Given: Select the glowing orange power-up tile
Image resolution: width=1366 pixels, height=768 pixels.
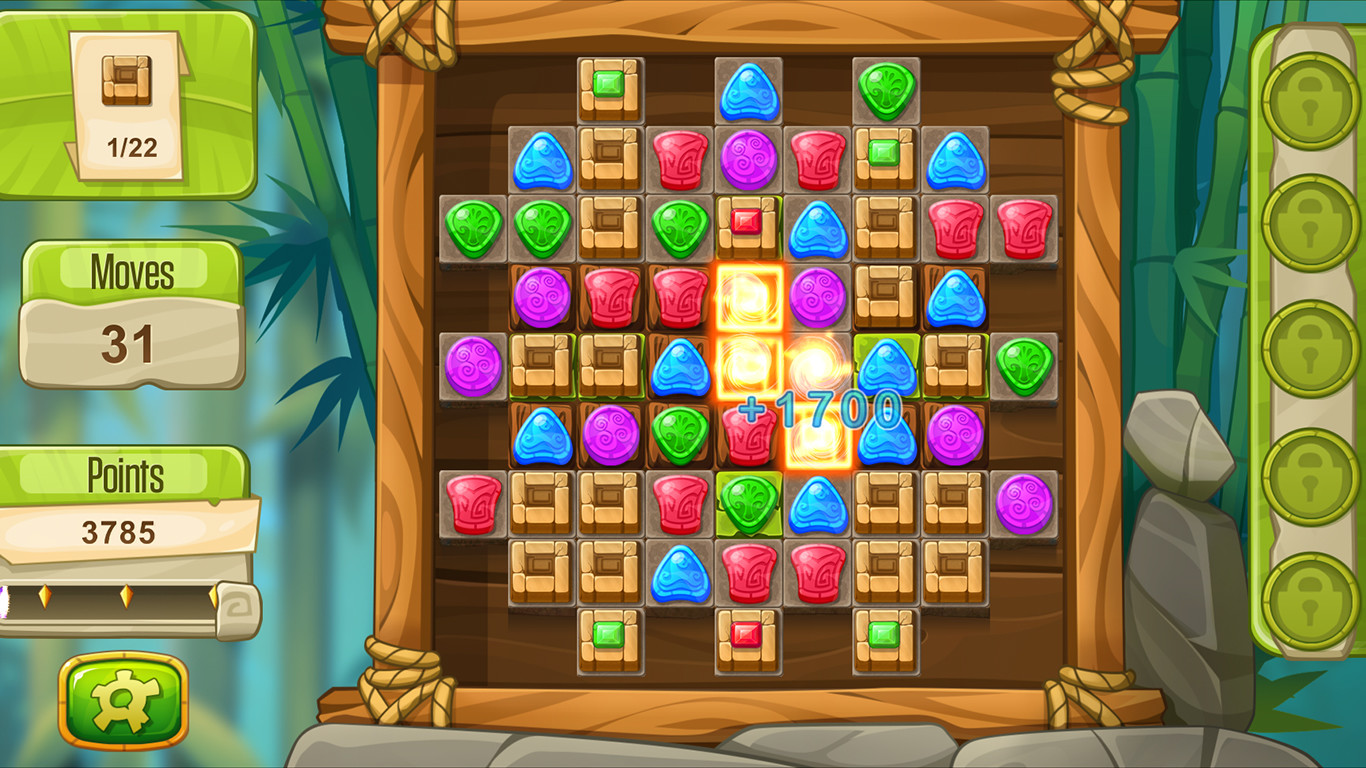Looking at the screenshot, I should pos(749,299).
